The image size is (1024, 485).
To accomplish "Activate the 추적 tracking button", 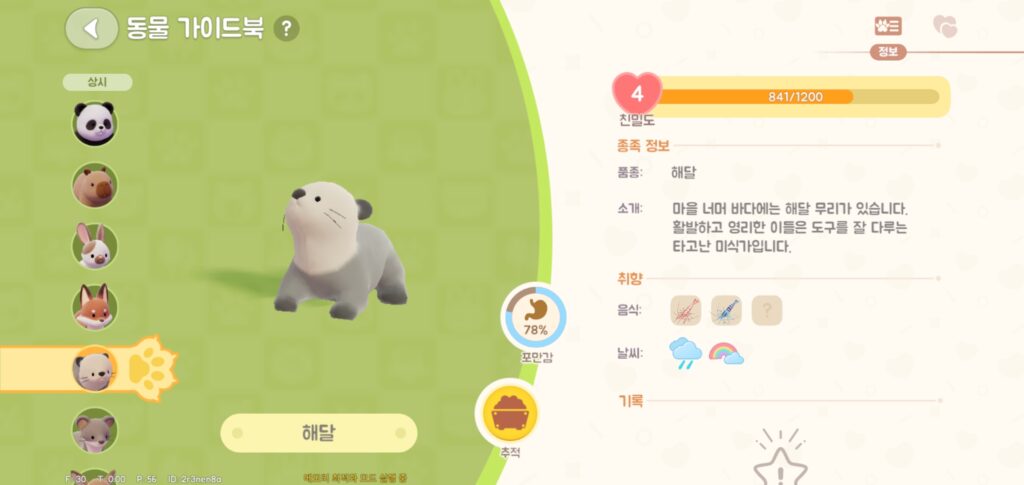I will [512, 412].
